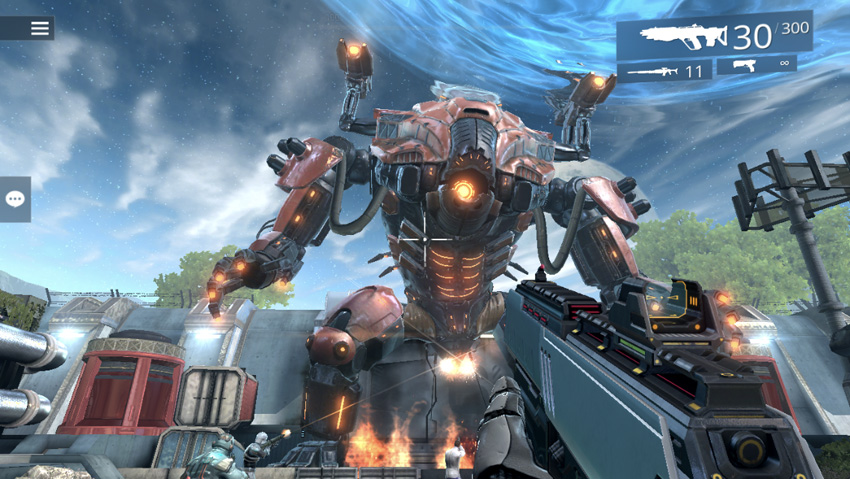The height and width of the screenshot is (479, 850).
Task: Switch to the secondary rifle slot
Action: (x=664, y=71)
